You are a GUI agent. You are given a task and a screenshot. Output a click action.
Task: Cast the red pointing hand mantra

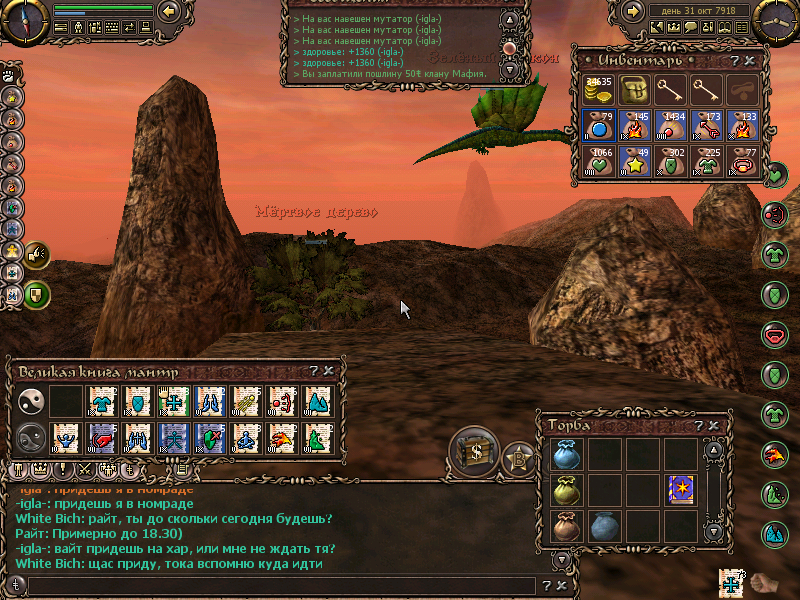click(102, 437)
